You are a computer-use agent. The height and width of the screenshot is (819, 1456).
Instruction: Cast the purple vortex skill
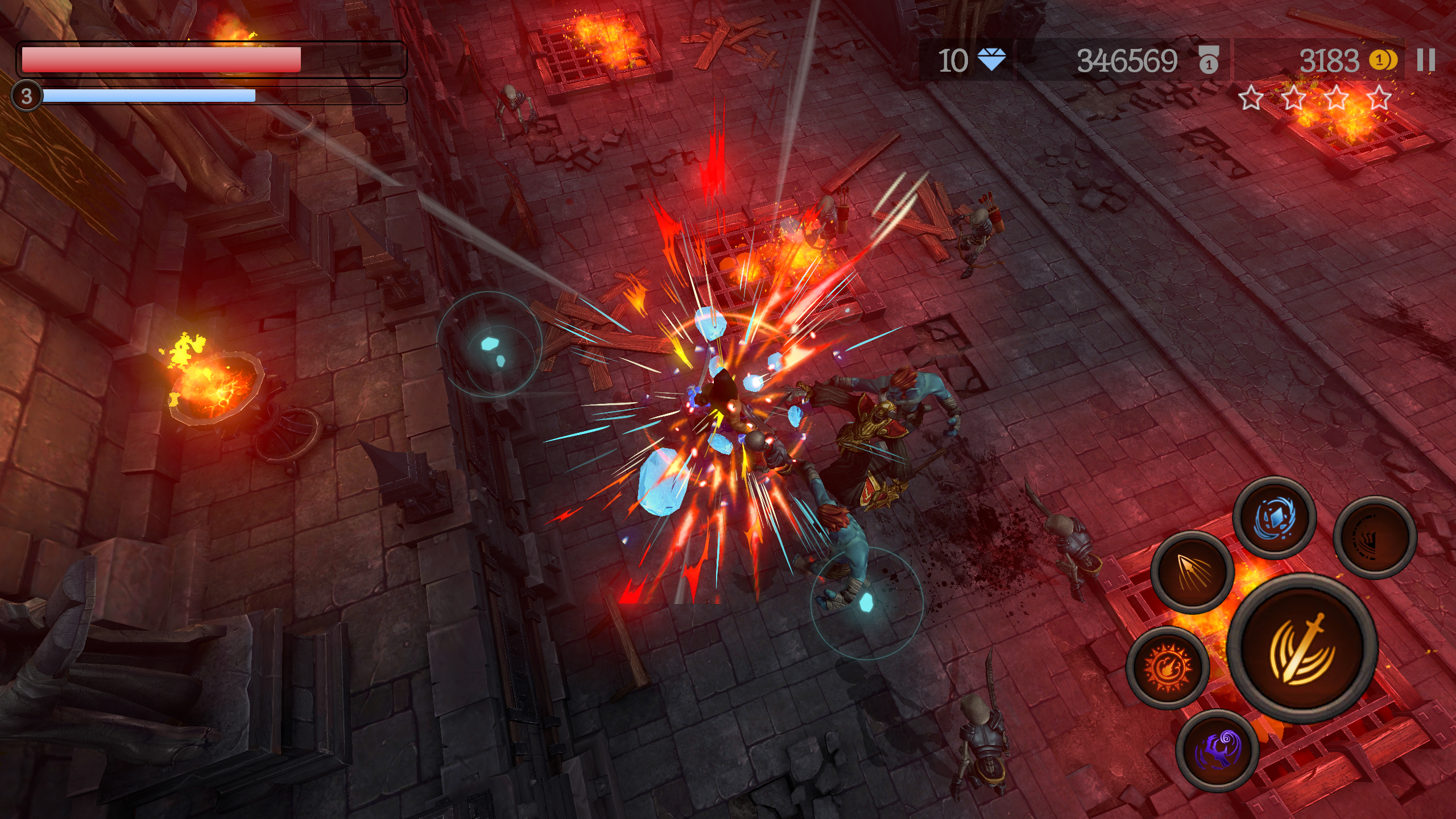(1217, 751)
